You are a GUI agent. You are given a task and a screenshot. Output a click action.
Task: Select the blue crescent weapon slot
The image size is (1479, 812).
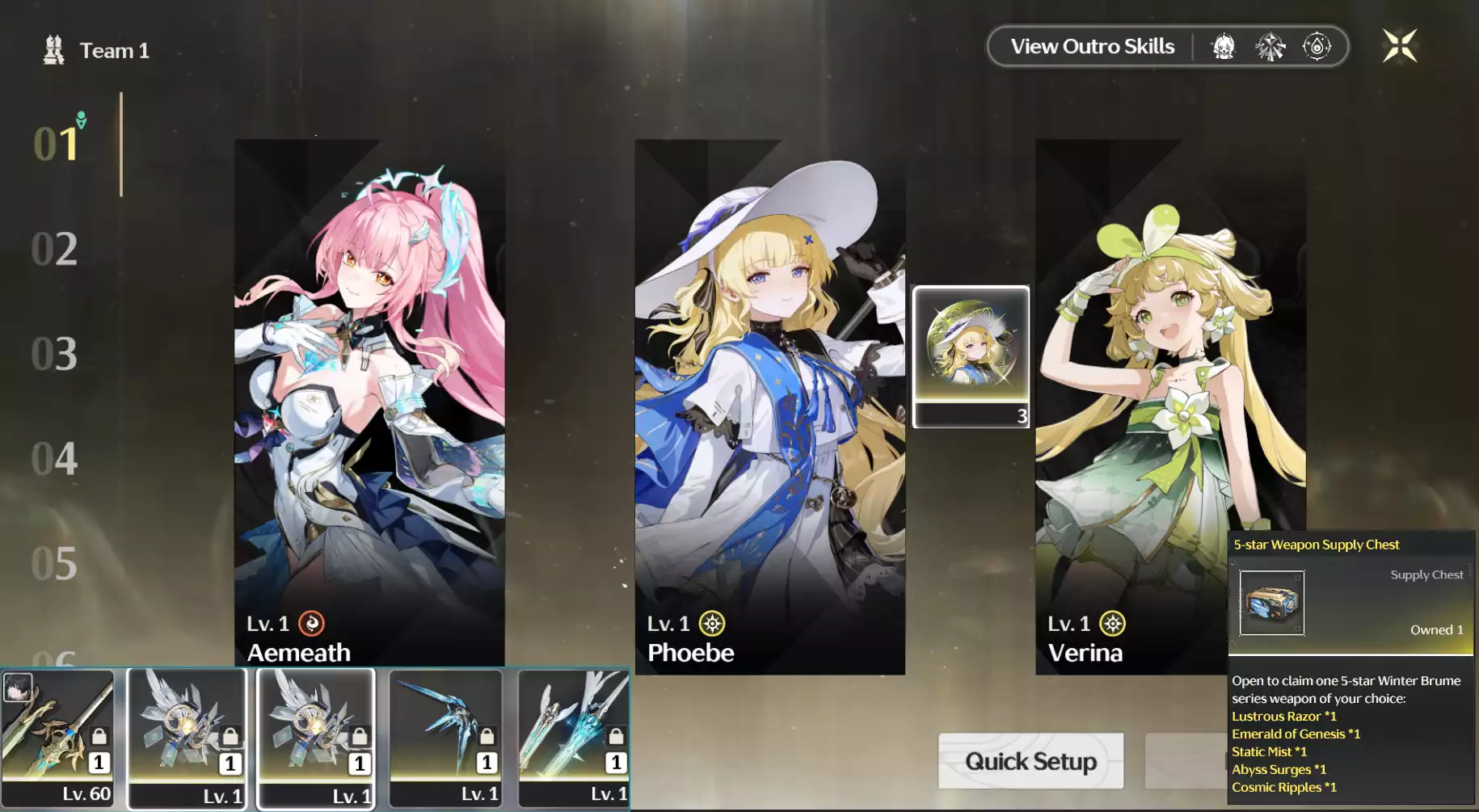(445, 737)
